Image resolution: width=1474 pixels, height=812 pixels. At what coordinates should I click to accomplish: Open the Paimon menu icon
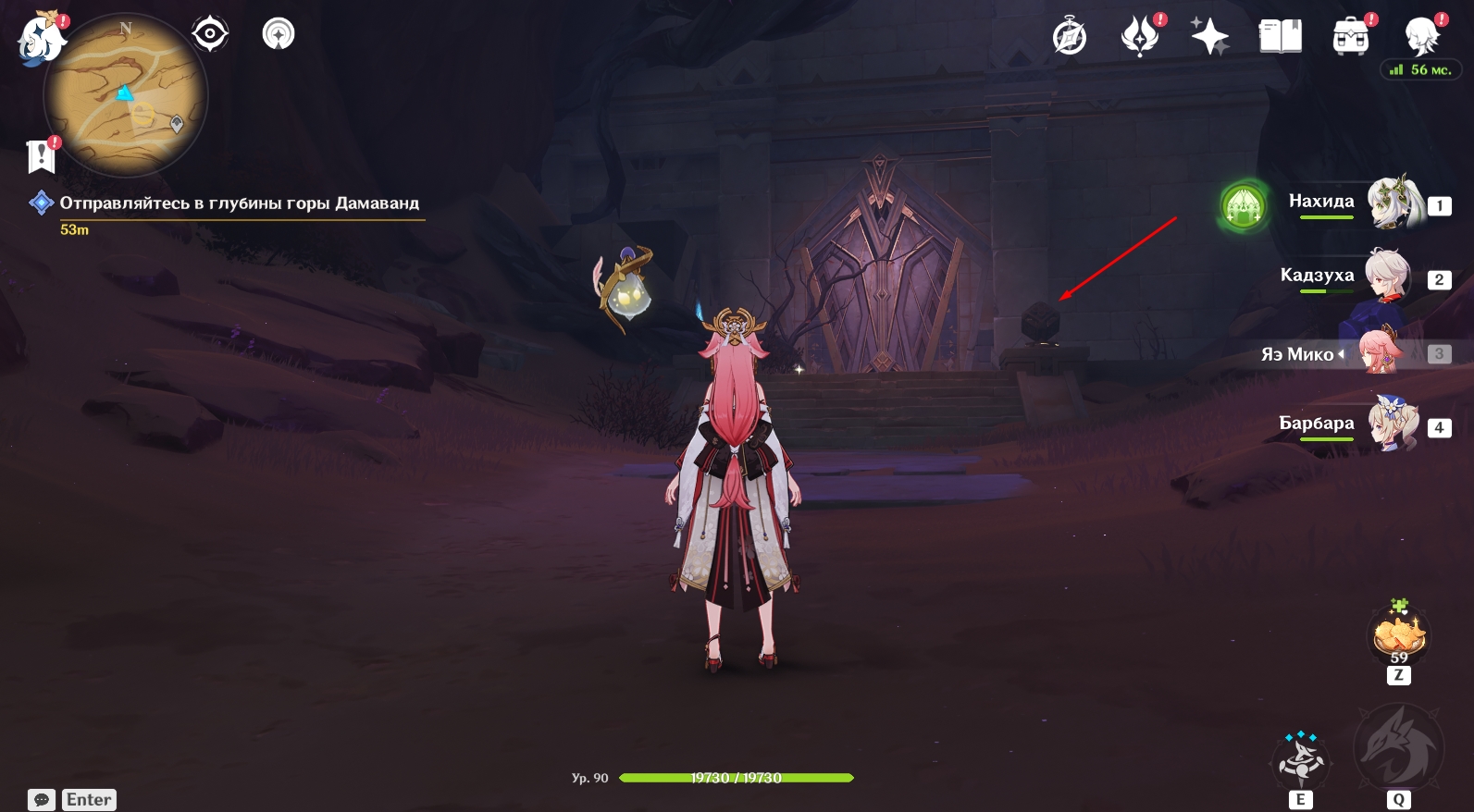coord(41,39)
